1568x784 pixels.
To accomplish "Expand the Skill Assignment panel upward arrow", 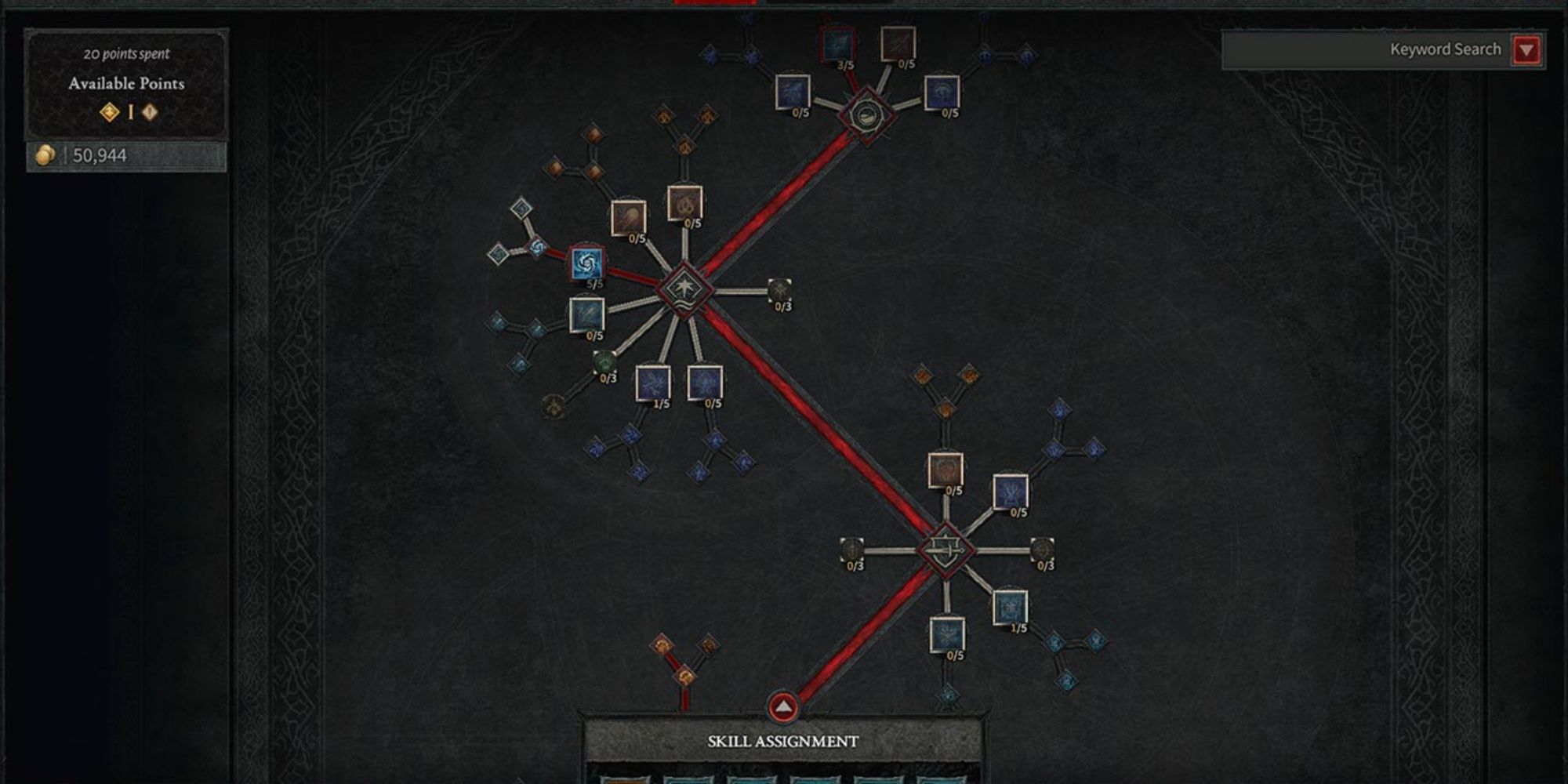I will tap(784, 704).
